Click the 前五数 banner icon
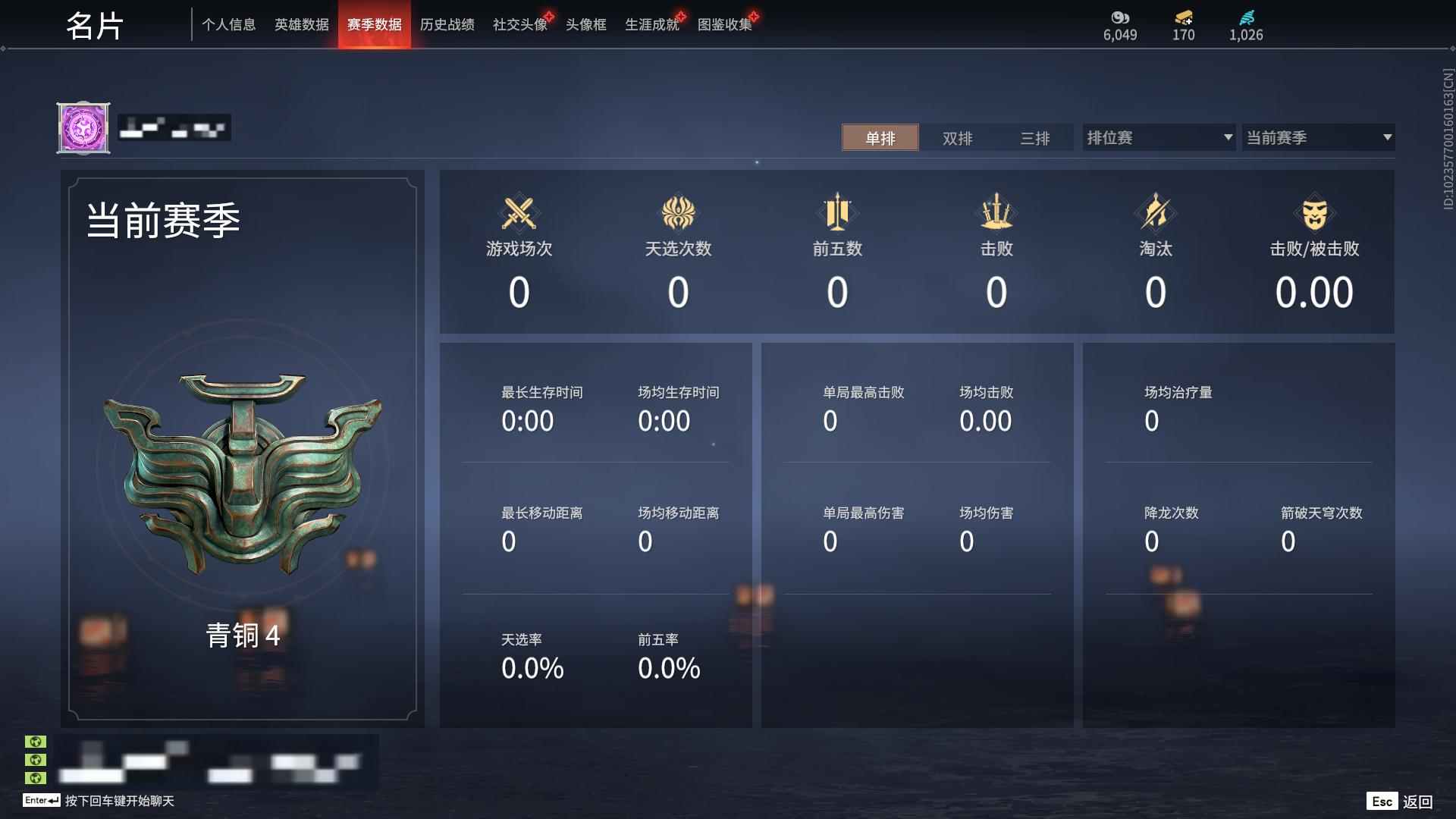This screenshot has width=1456, height=819. coord(837,213)
